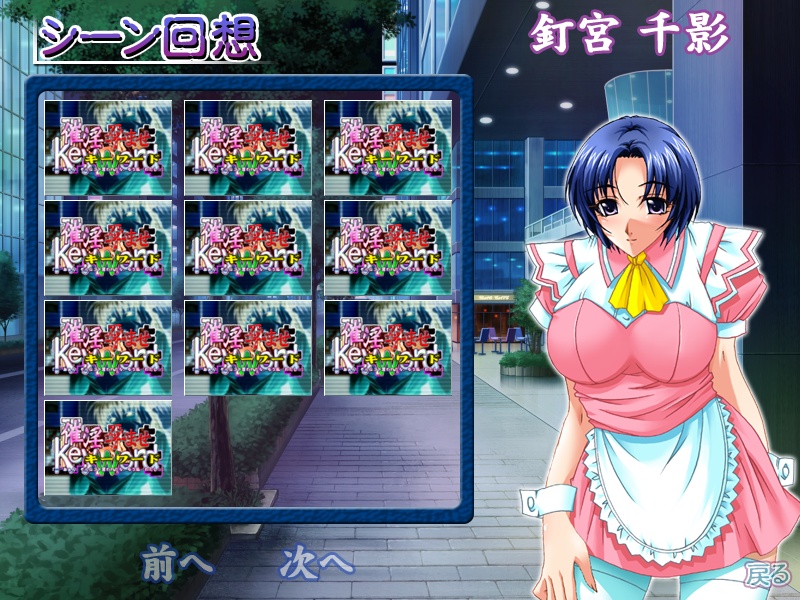Go to the previous page with 前へ
This screenshot has width=800, height=600.
(176, 561)
